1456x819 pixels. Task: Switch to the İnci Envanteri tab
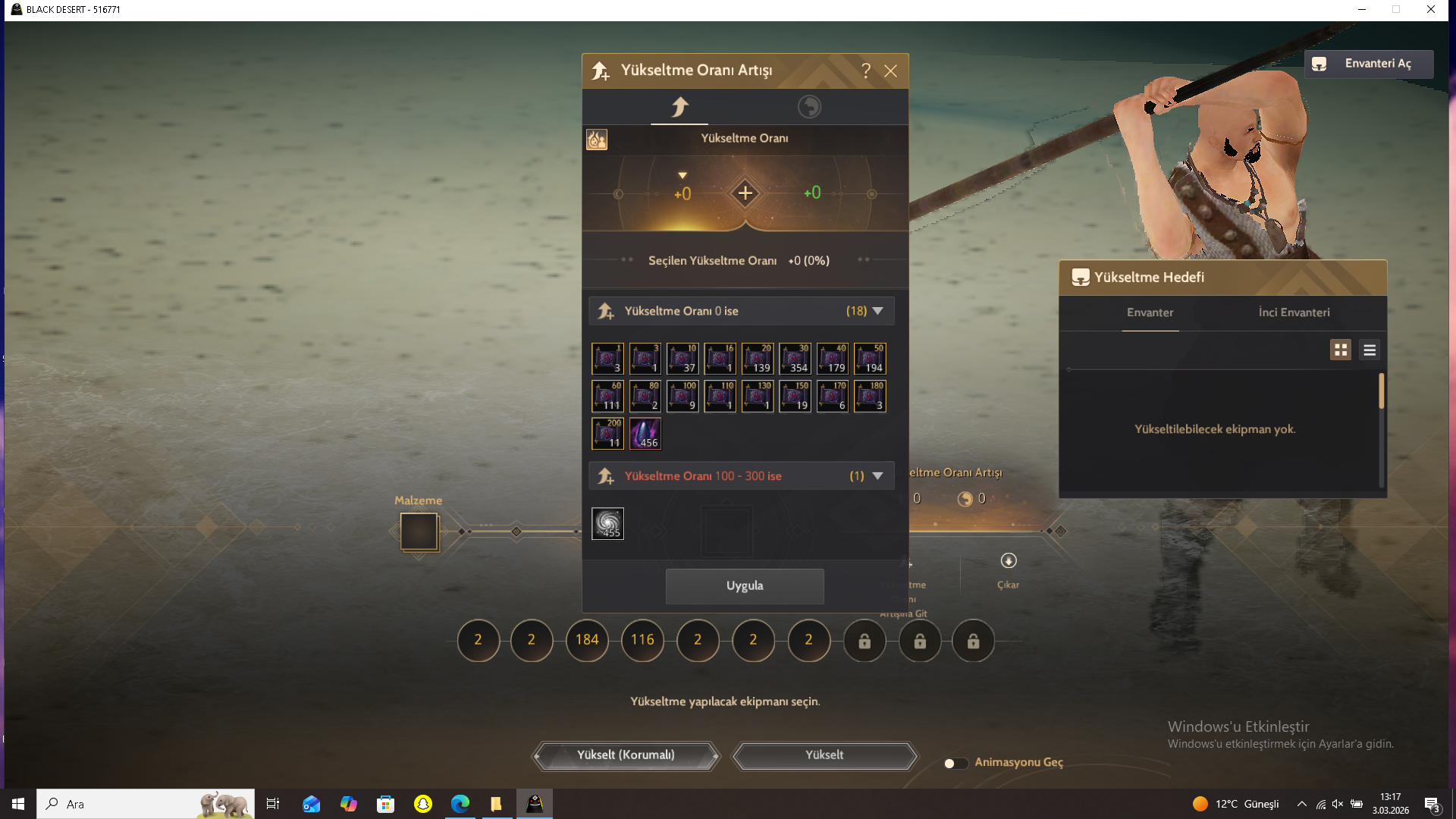1292,312
